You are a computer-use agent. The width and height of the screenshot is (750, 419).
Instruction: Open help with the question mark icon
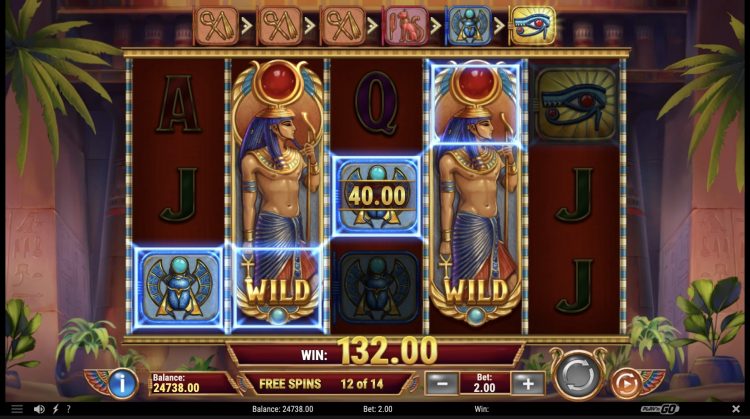pyautogui.click(x=67, y=409)
